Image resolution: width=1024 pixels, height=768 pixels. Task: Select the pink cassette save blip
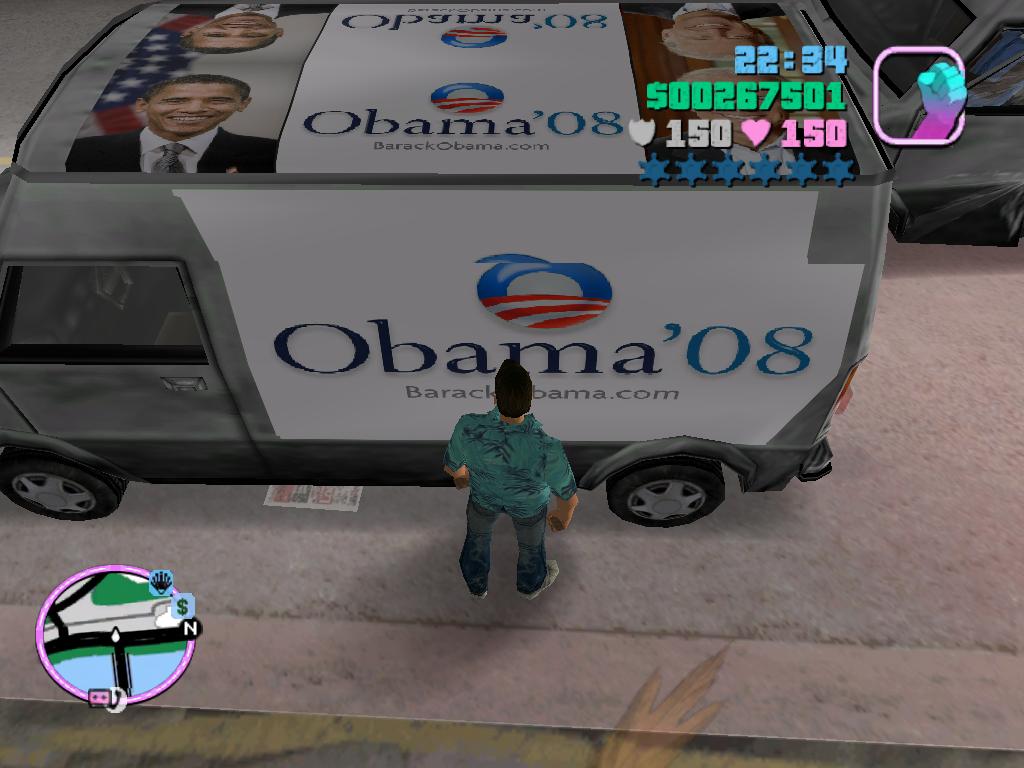point(101,697)
